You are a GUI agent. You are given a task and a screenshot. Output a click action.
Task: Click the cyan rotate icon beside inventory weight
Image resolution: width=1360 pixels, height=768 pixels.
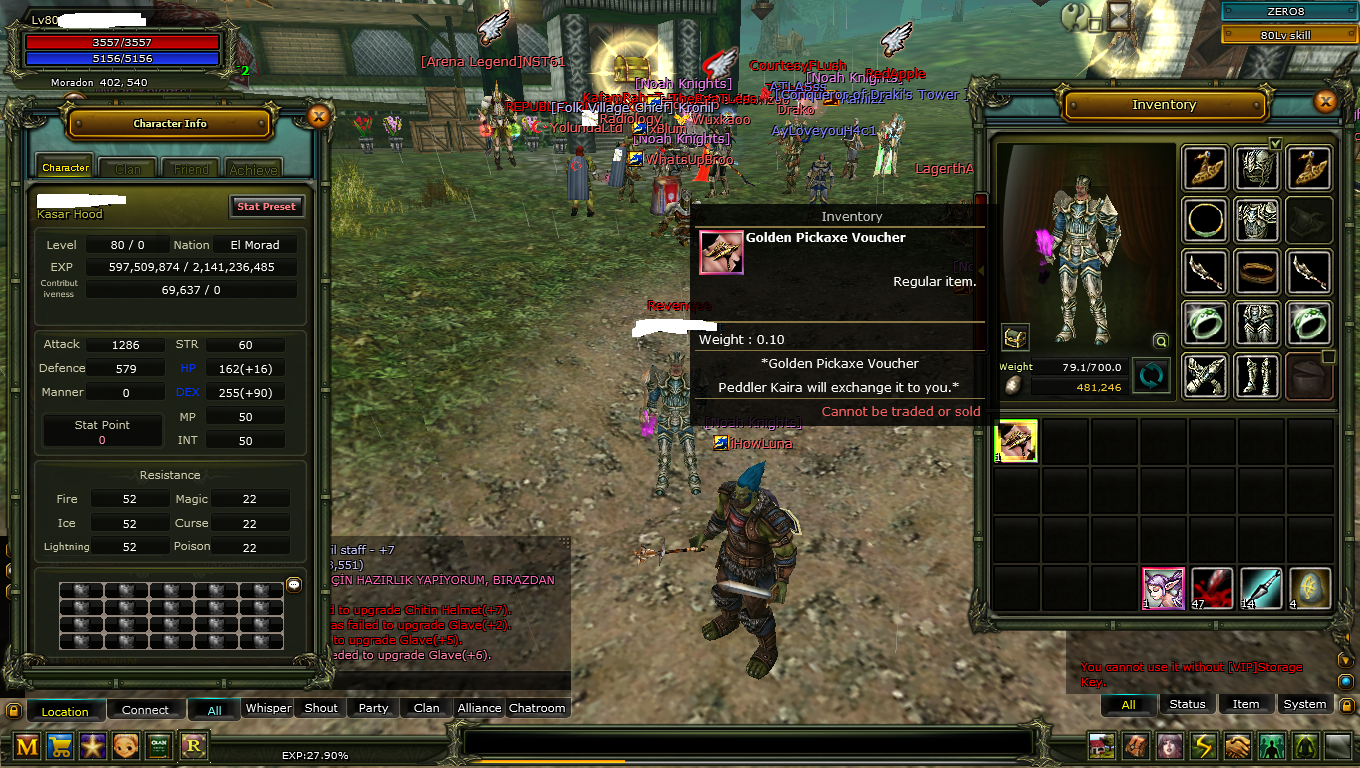pyautogui.click(x=1151, y=377)
